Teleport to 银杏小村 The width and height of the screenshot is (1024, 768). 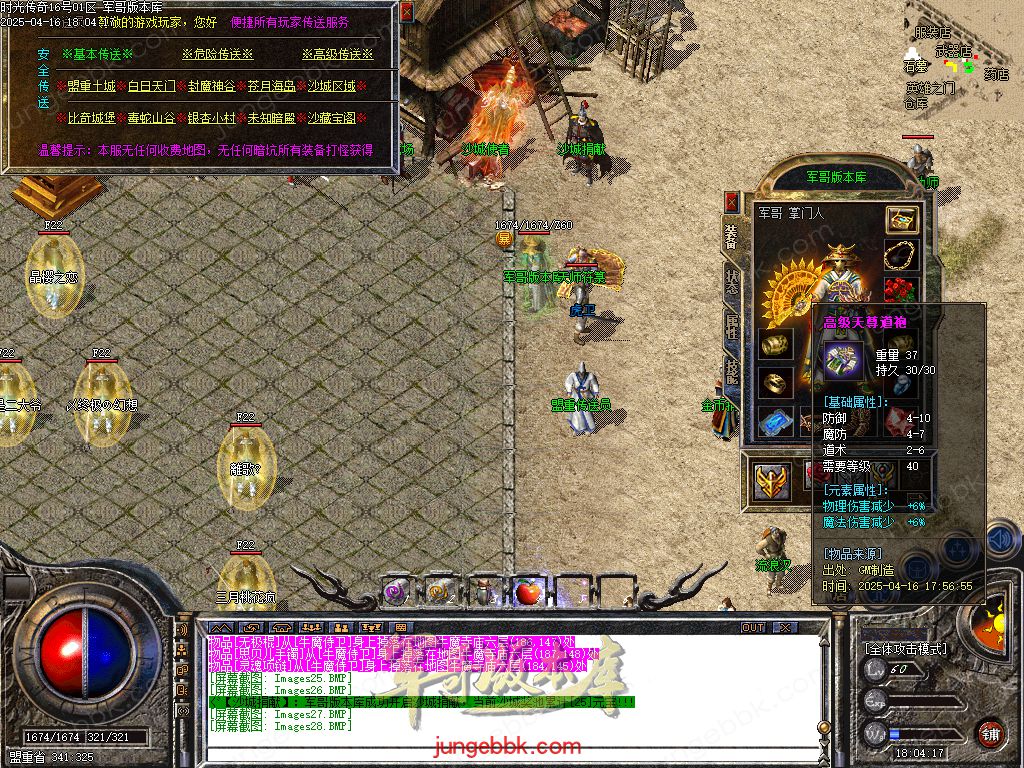[x=212, y=118]
